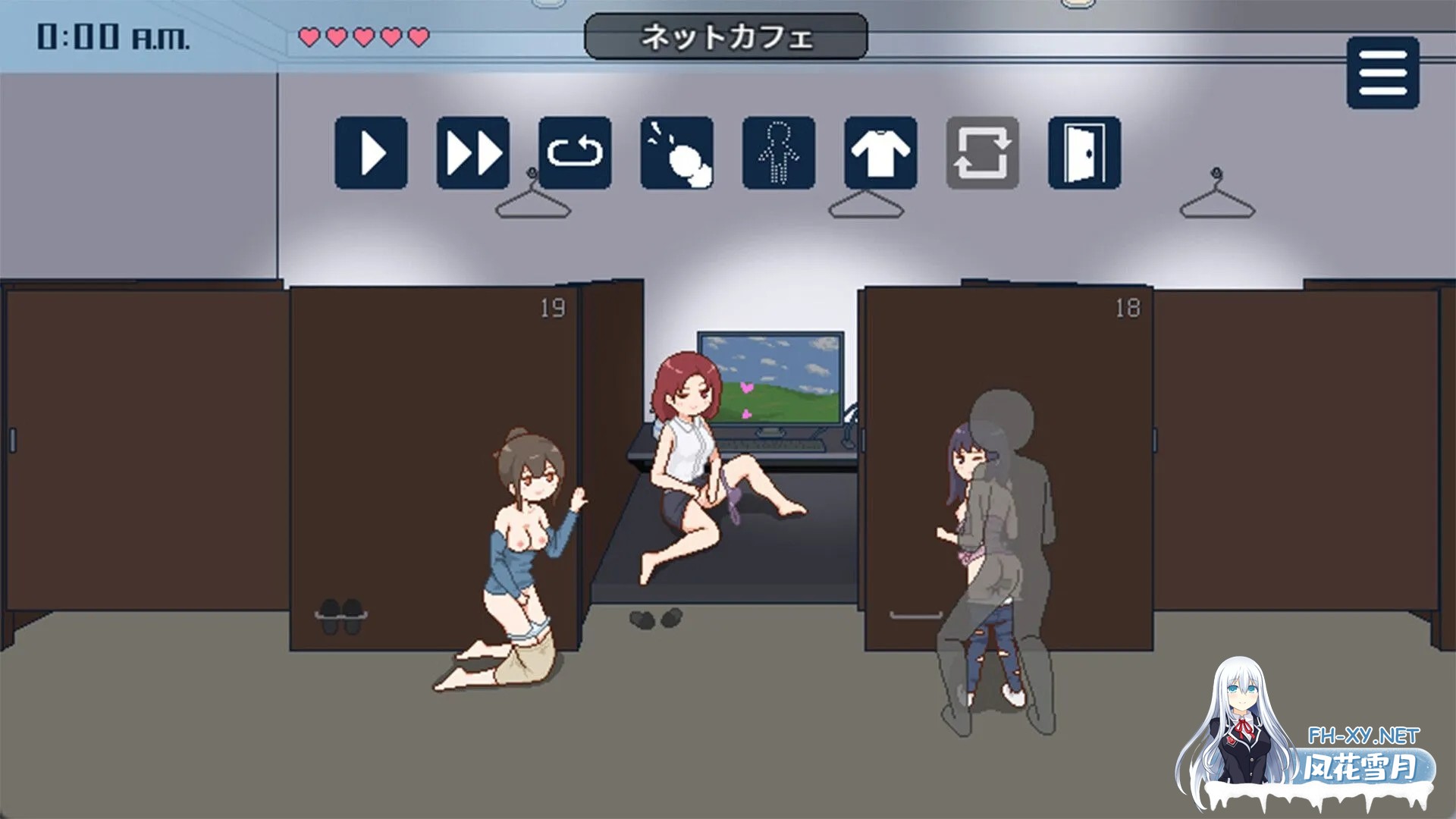
Task: Select the play animation icon
Action: (372, 152)
